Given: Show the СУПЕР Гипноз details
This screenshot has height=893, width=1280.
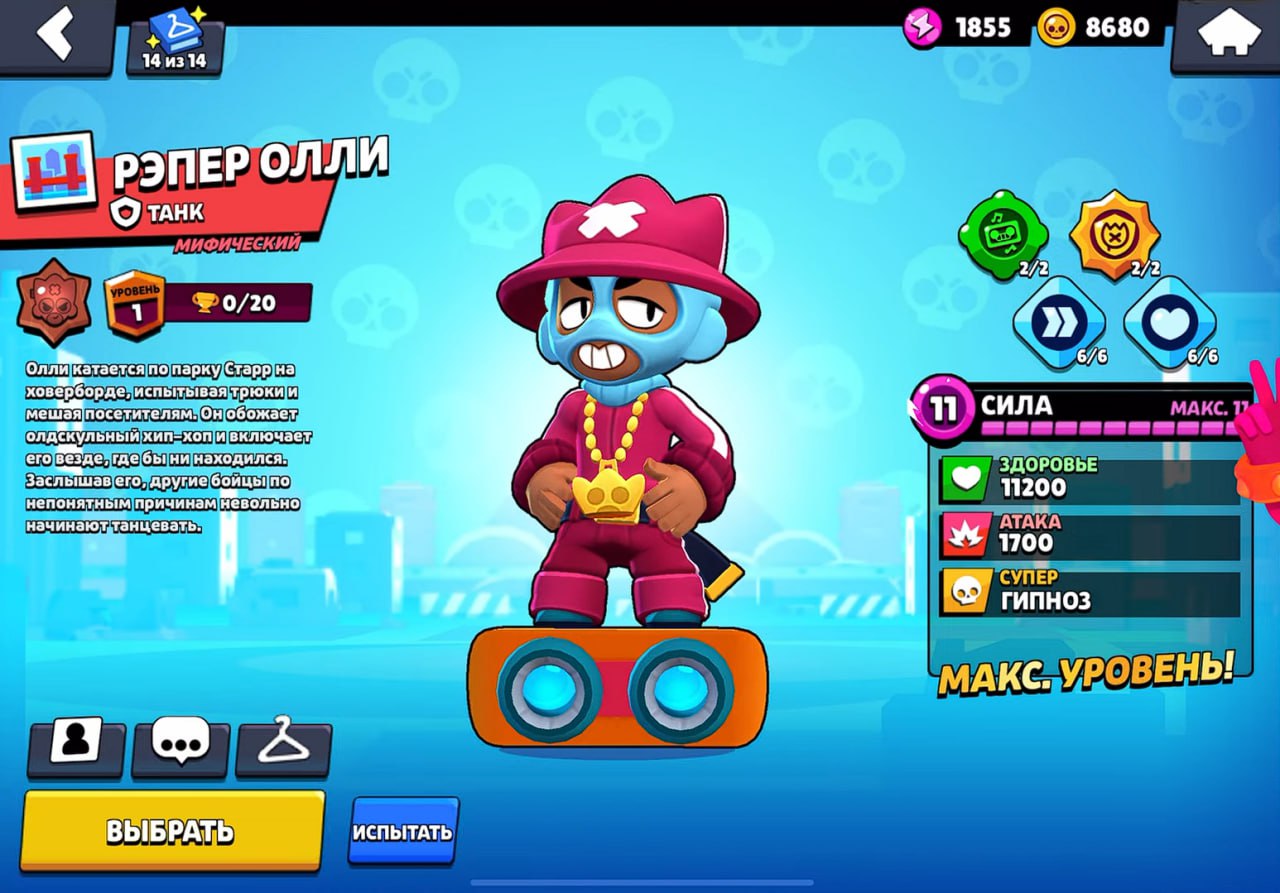Looking at the screenshot, I should tap(1090, 592).
